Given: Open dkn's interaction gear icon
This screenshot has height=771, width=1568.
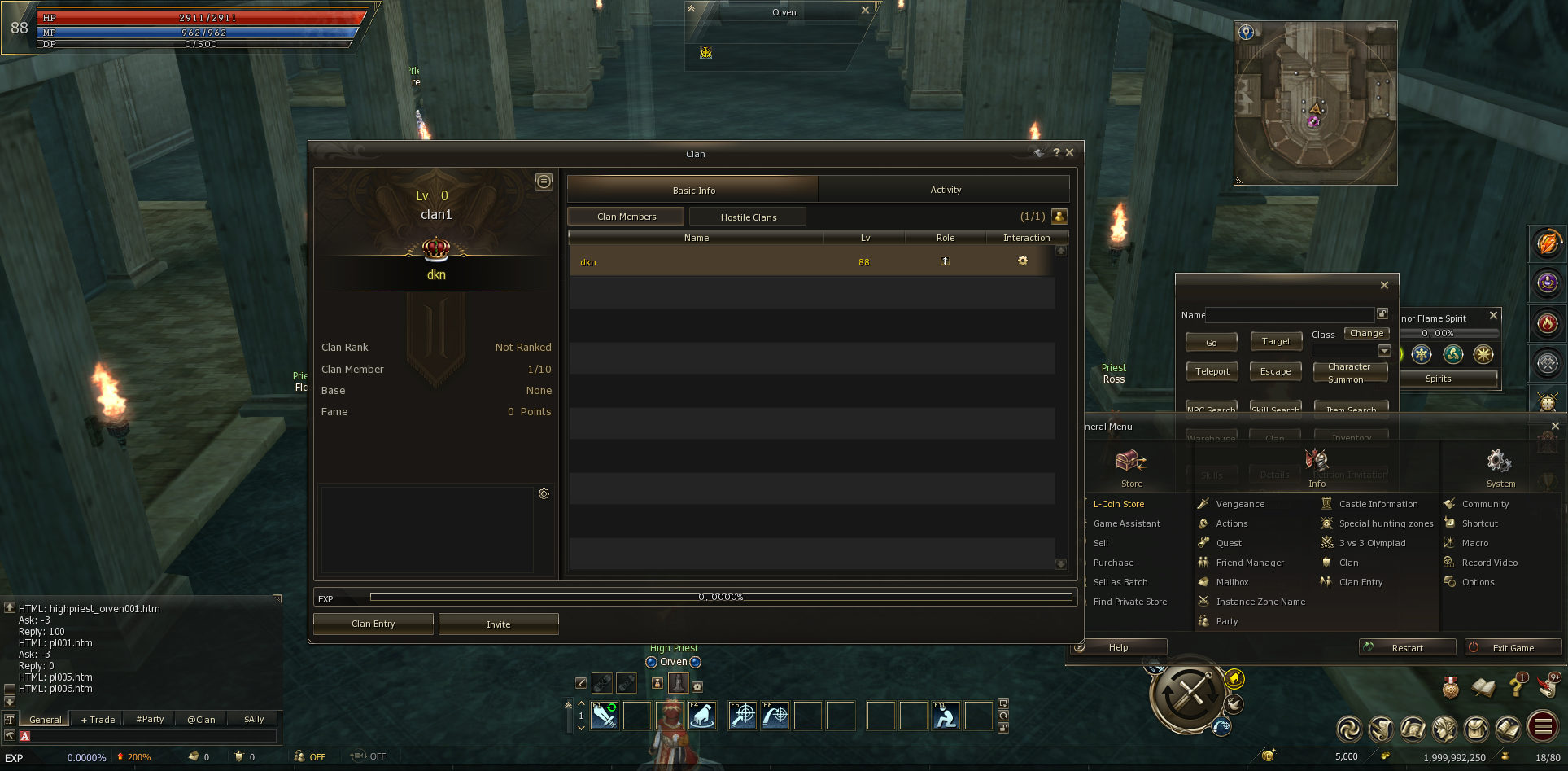Looking at the screenshot, I should pos(1023,261).
